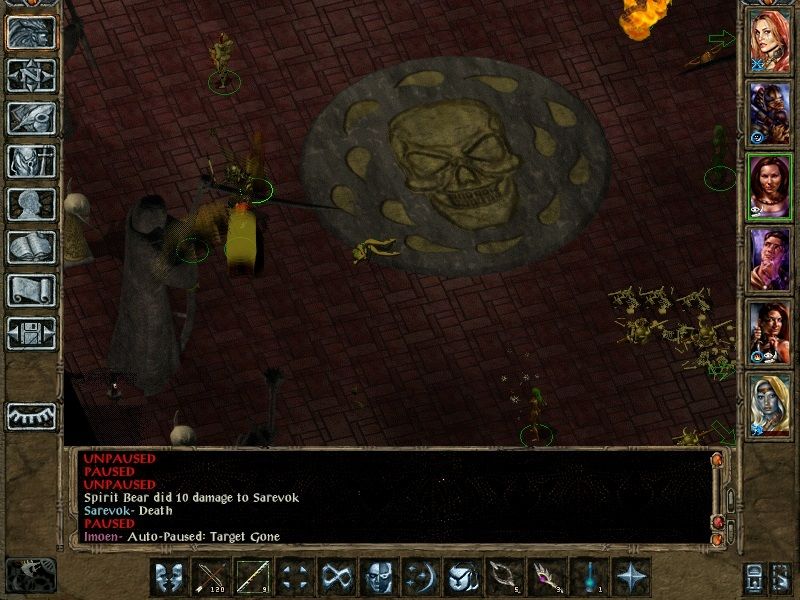
Task: Open the area map compass button
Action: point(31,75)
